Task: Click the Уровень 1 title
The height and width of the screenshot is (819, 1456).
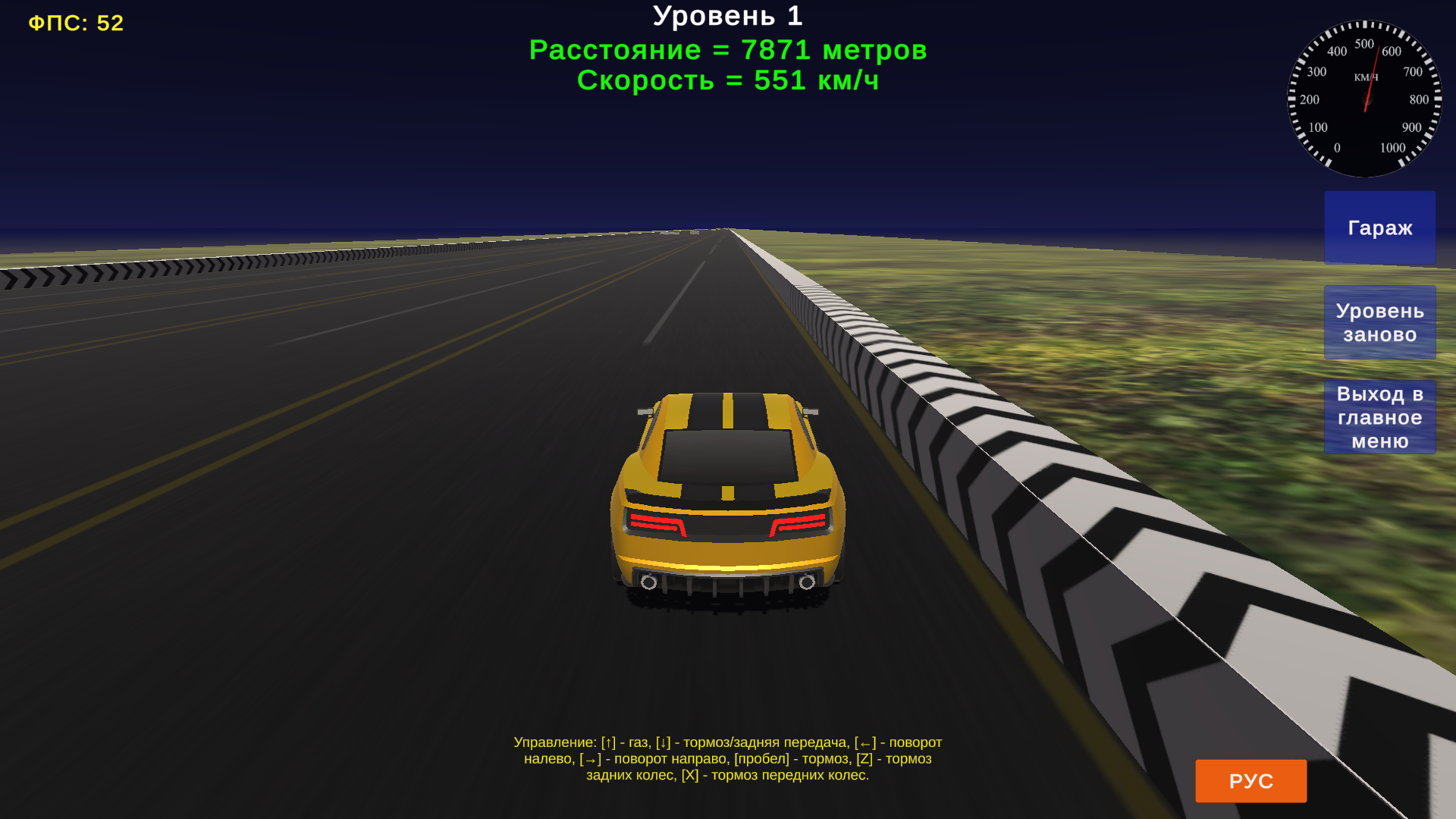Action: [728, 16]
